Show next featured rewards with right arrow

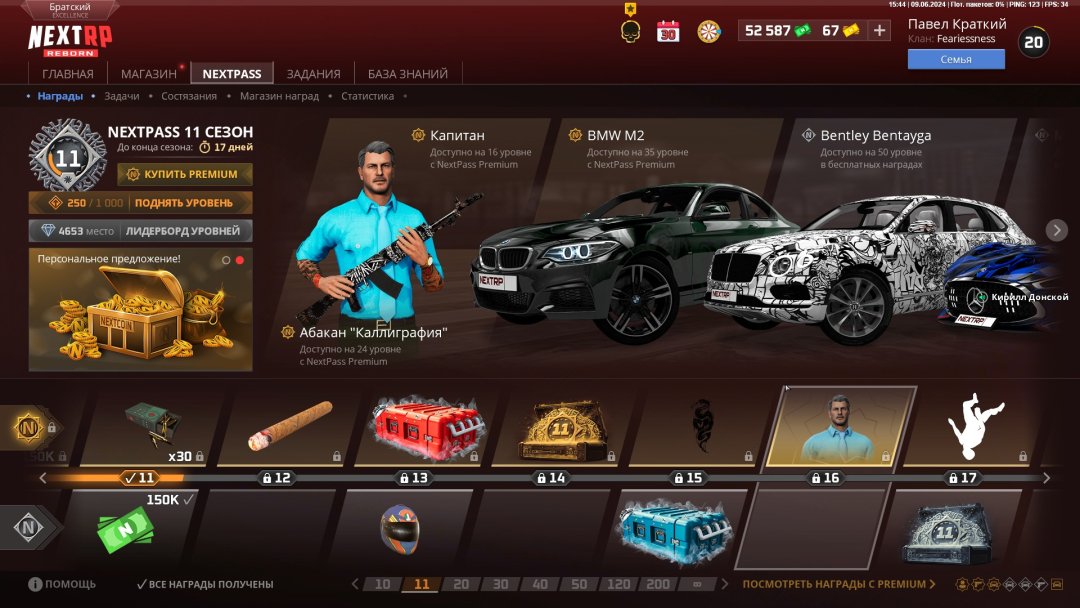tap(1057, 230)
